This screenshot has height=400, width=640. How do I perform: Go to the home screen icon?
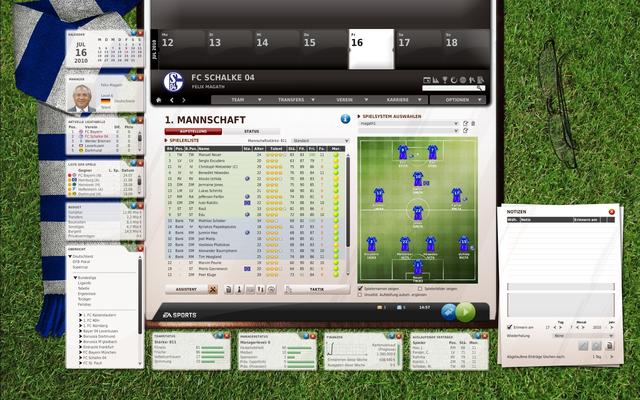(x=157, y=100)
